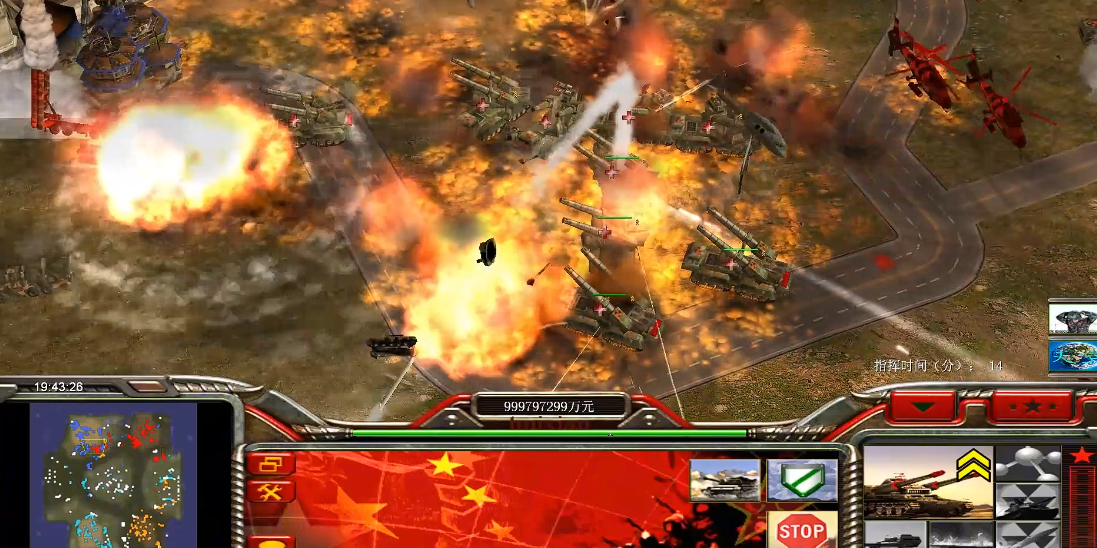Click the molecule structure upgrade icon
Screen dimensions: 1097x548
tap(1028, 464)
